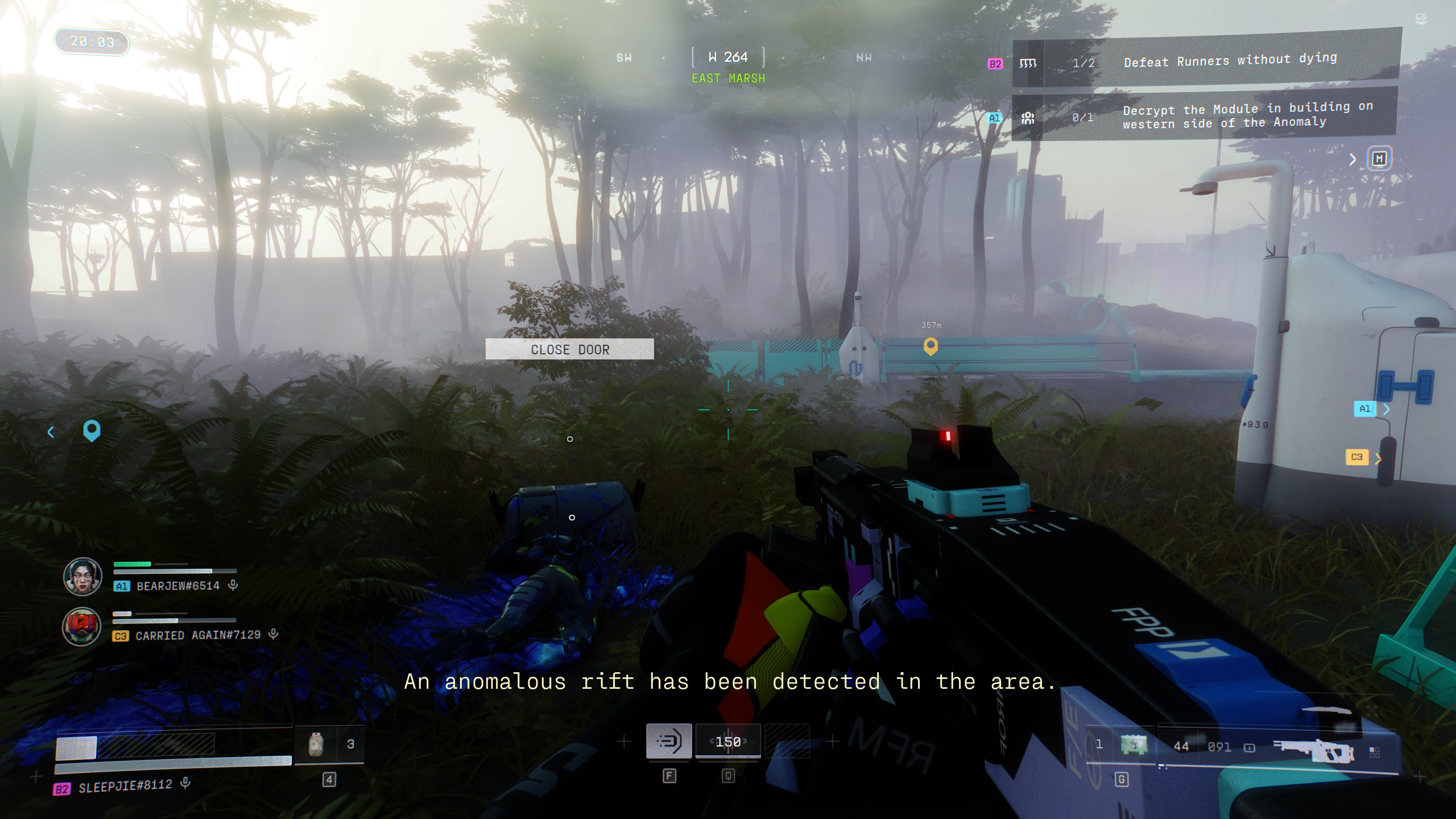
Task: Click the C3 teammate direction indicator
Action: point(1357,457)
